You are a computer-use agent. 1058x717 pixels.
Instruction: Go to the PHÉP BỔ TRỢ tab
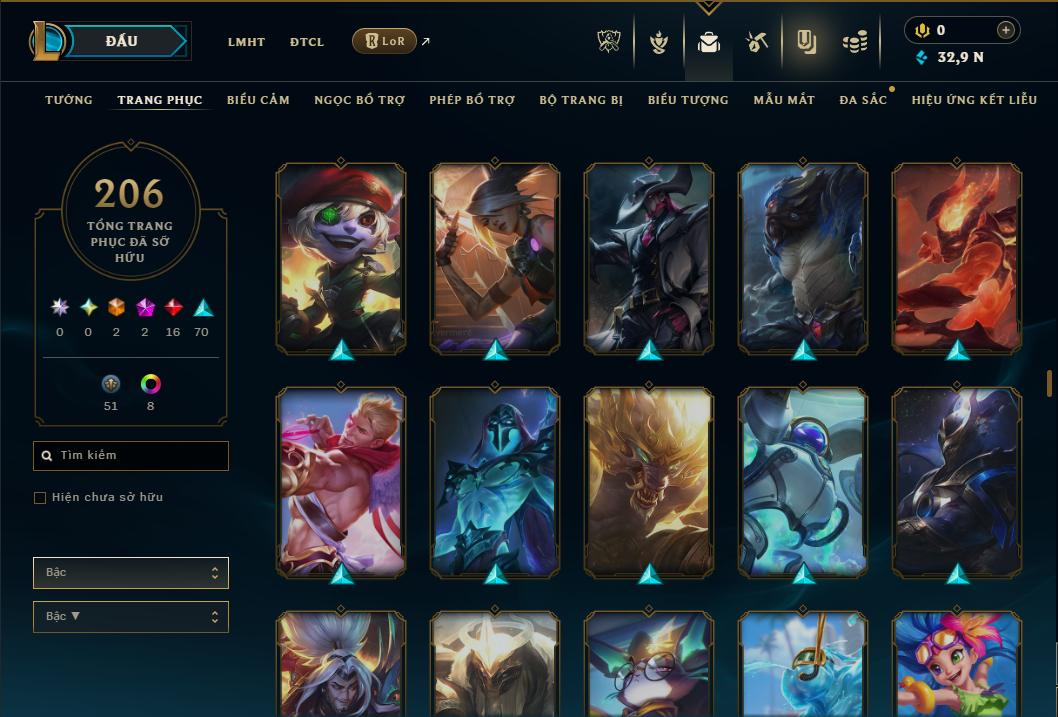point(472,100)
